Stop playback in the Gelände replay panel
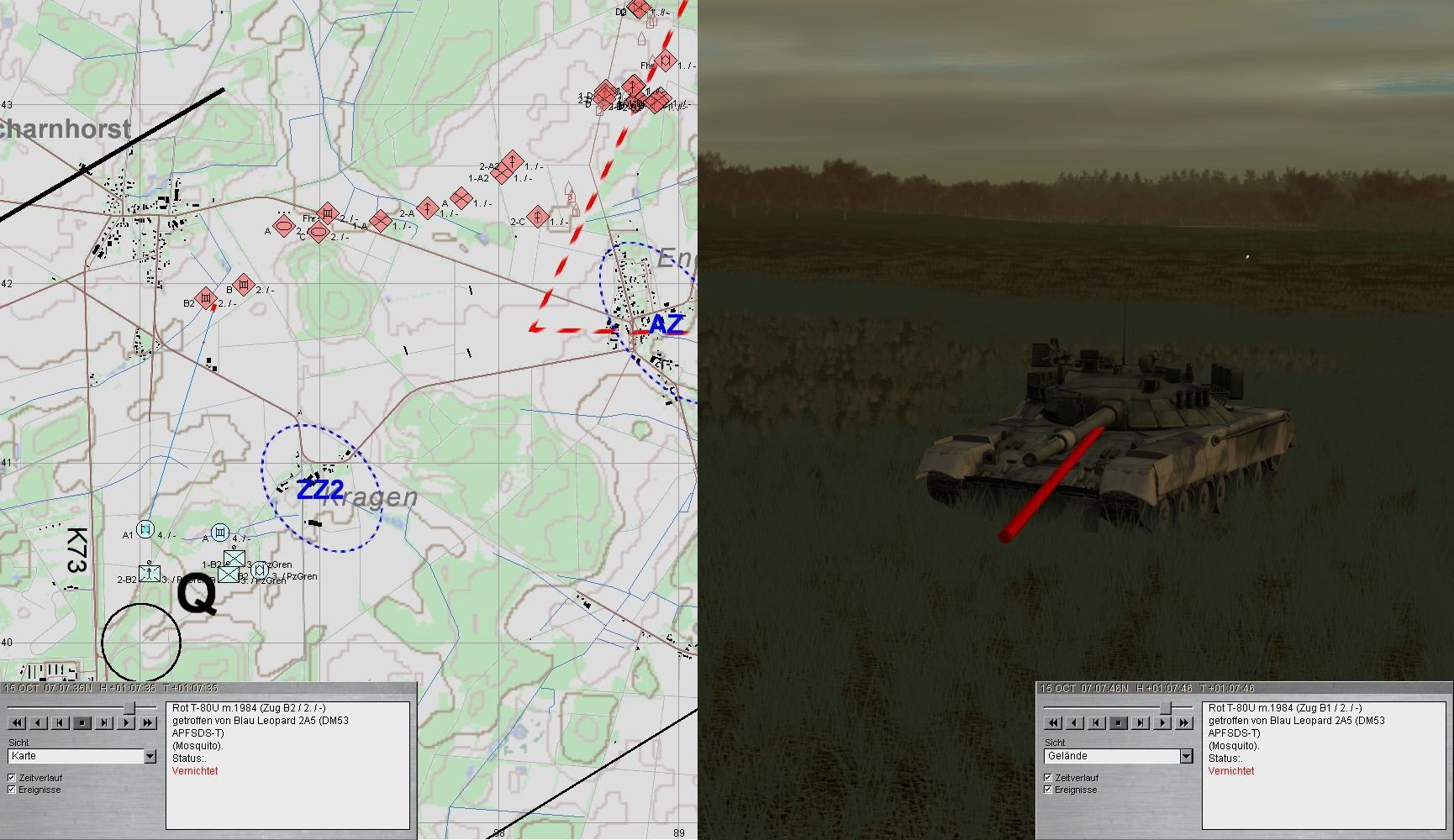Viewport: 1454px width, 840px height. pyautogui.click(x=1119, y=722)
